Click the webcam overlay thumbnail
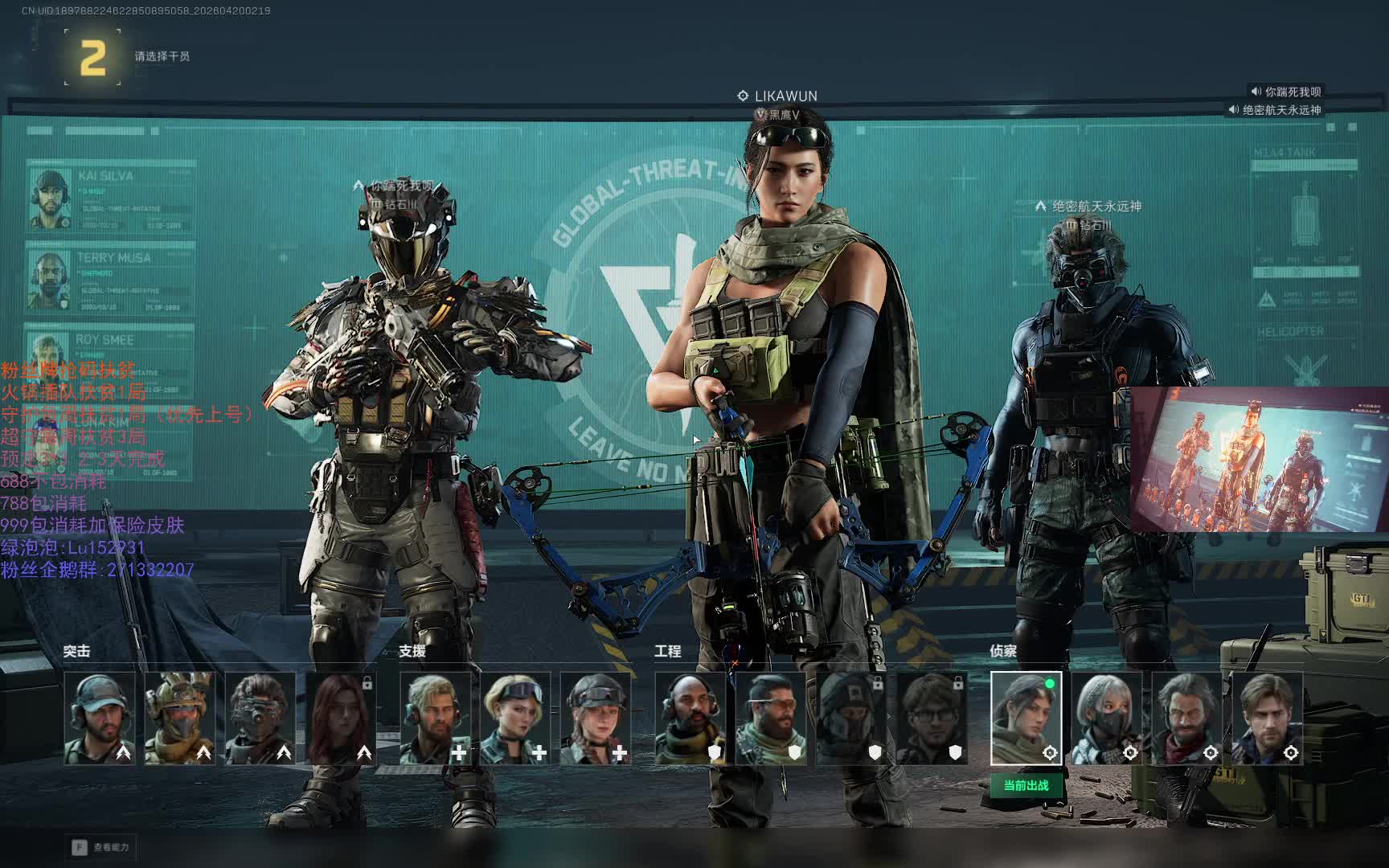The width and height of the screenshot is (1389, 868). click(x=1259, y=459)
